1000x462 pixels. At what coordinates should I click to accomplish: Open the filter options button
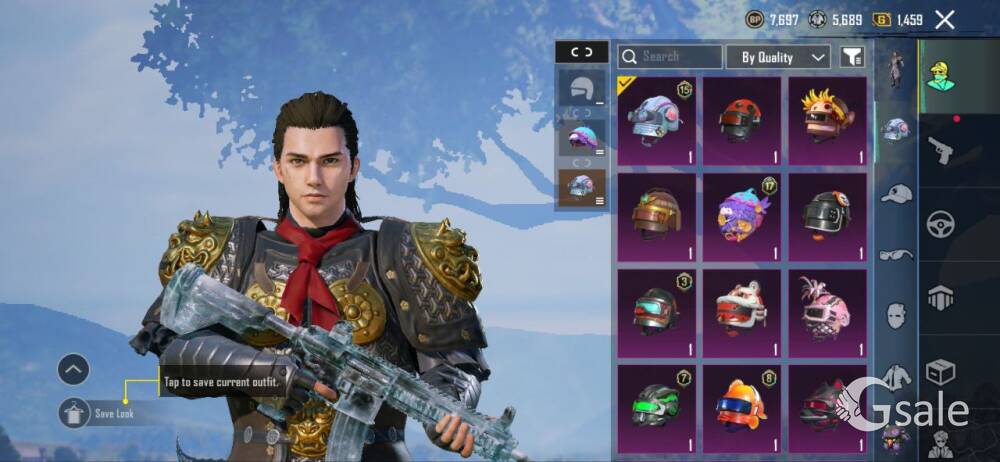pyautogui.click(x=852, y=57)
